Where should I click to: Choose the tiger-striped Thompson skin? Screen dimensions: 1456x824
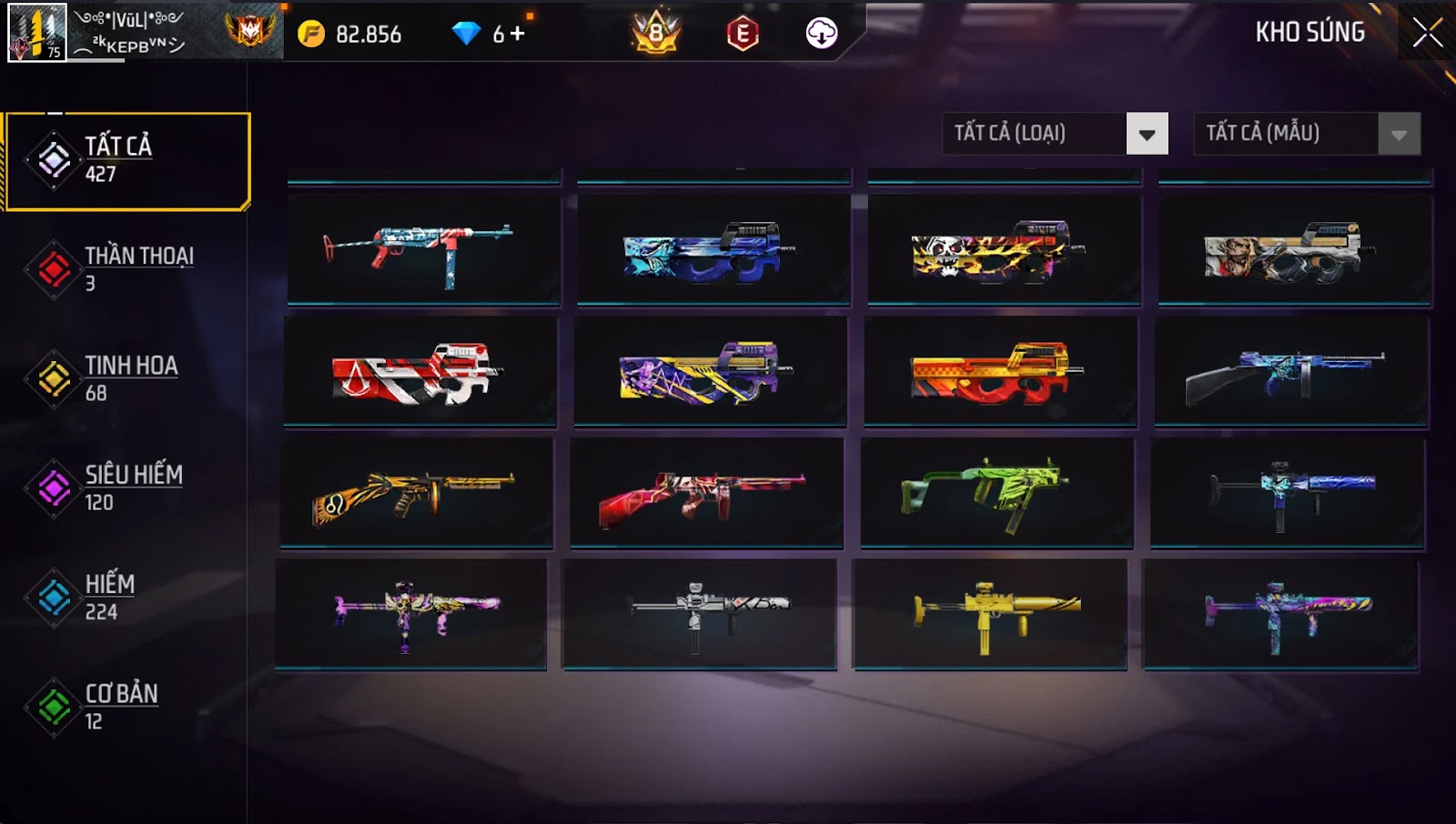(417, 492)
